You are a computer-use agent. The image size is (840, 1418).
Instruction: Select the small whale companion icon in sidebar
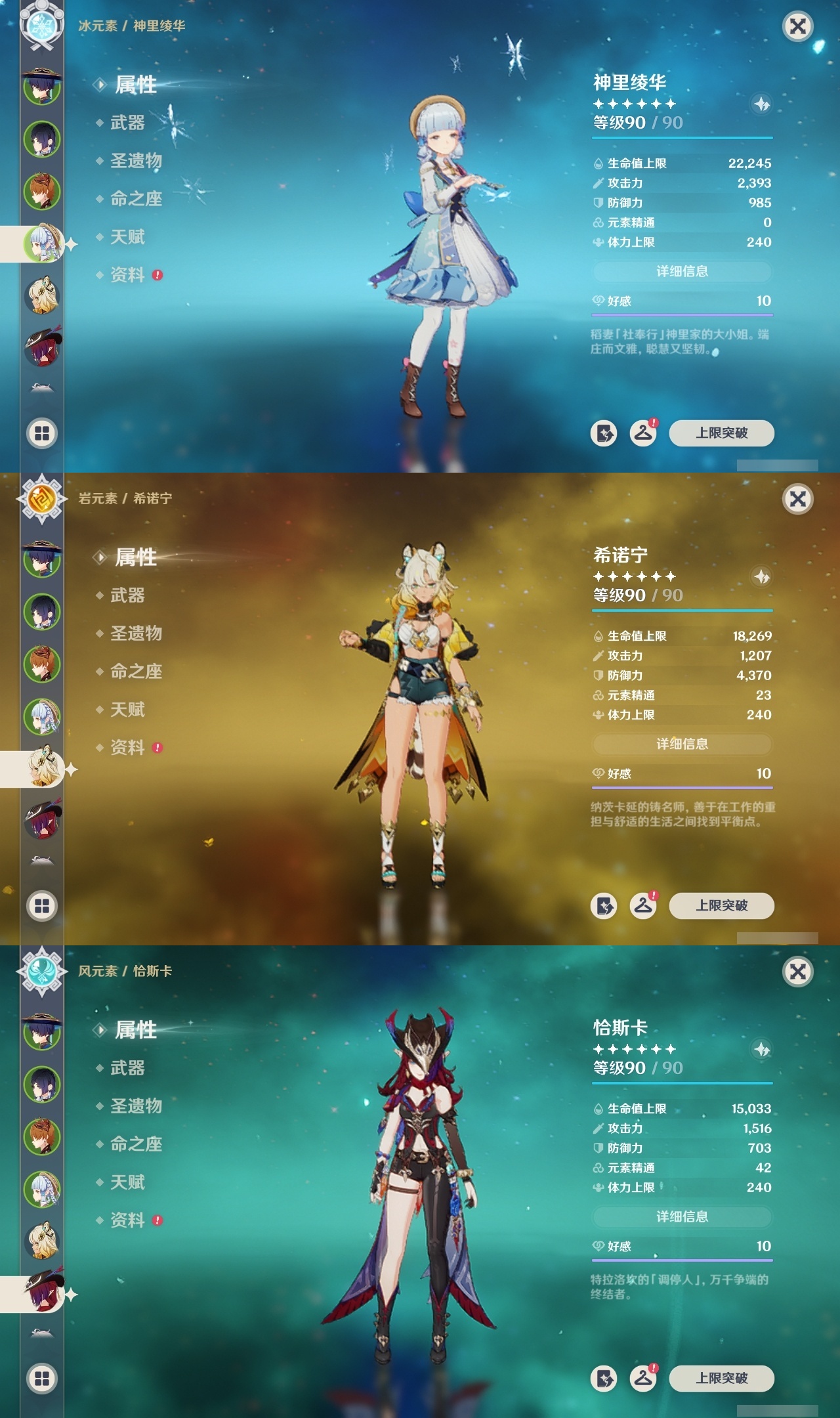point(41,387)
